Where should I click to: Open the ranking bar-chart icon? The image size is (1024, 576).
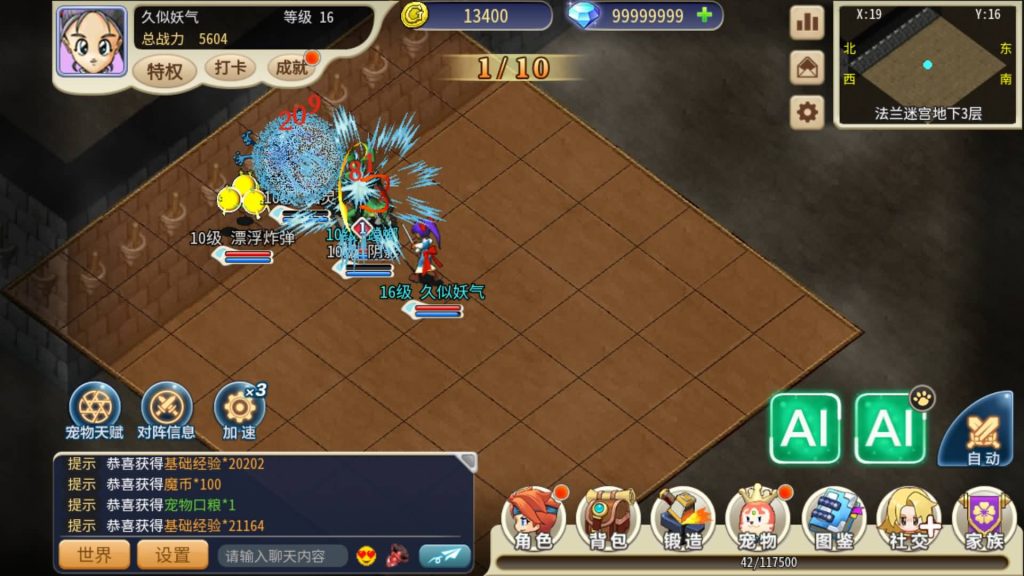pos(807,23)
